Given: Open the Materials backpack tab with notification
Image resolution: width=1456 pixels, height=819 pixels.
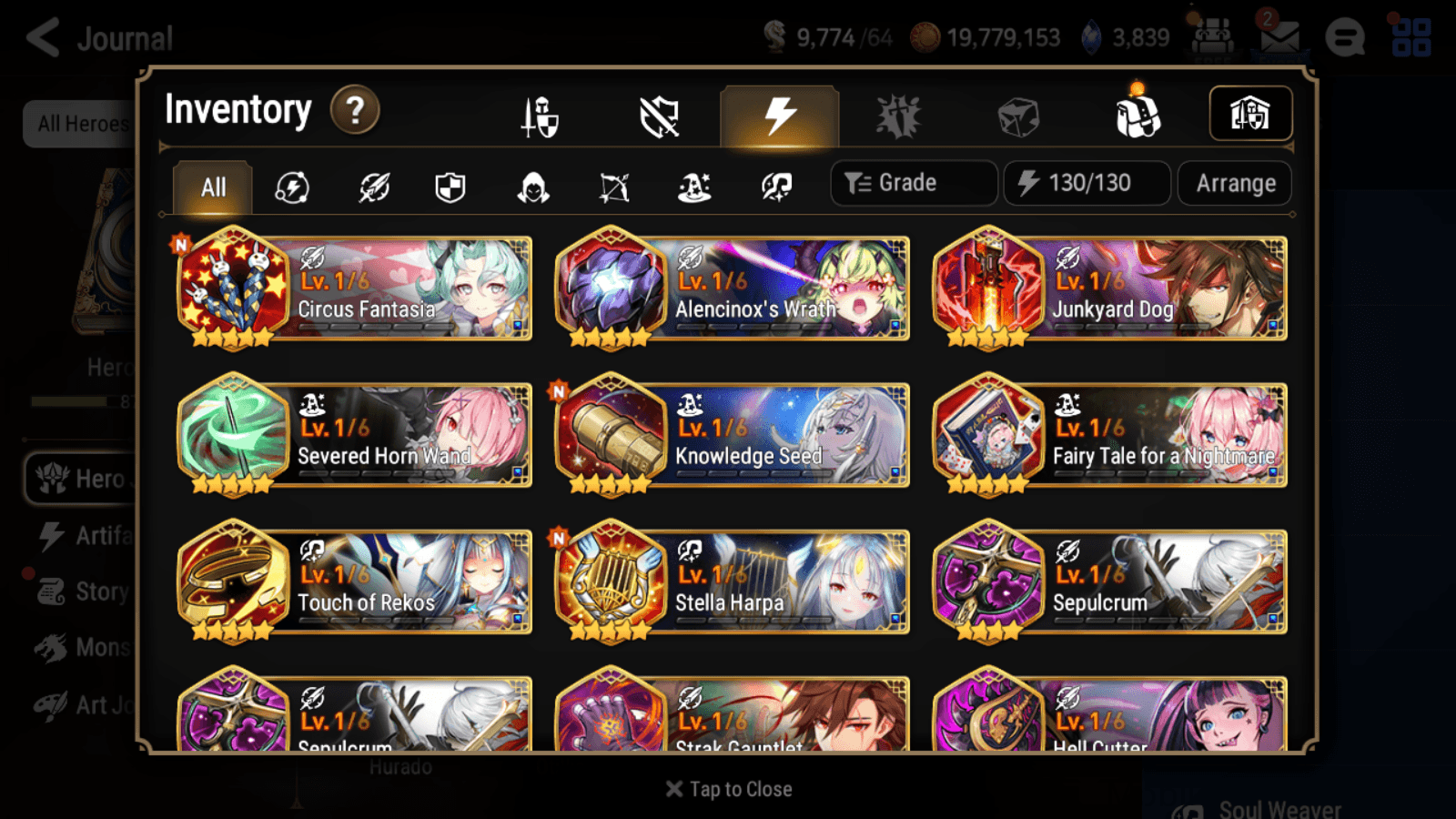Looking at the screenshot, I should click(1136, 114).
